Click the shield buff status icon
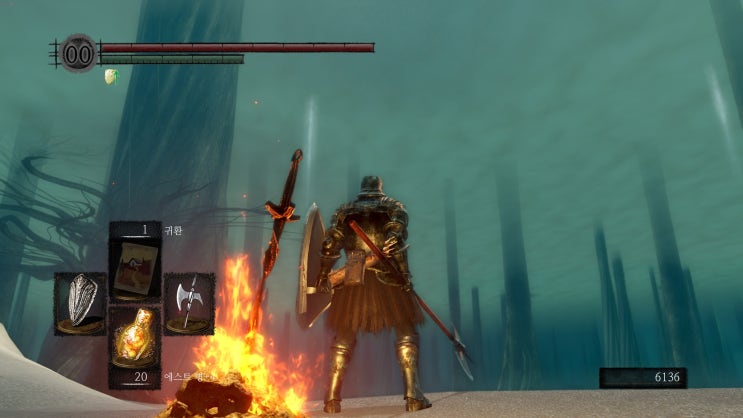Image resolution: width=743 pixels, height=418 pixels. (111, 76)
